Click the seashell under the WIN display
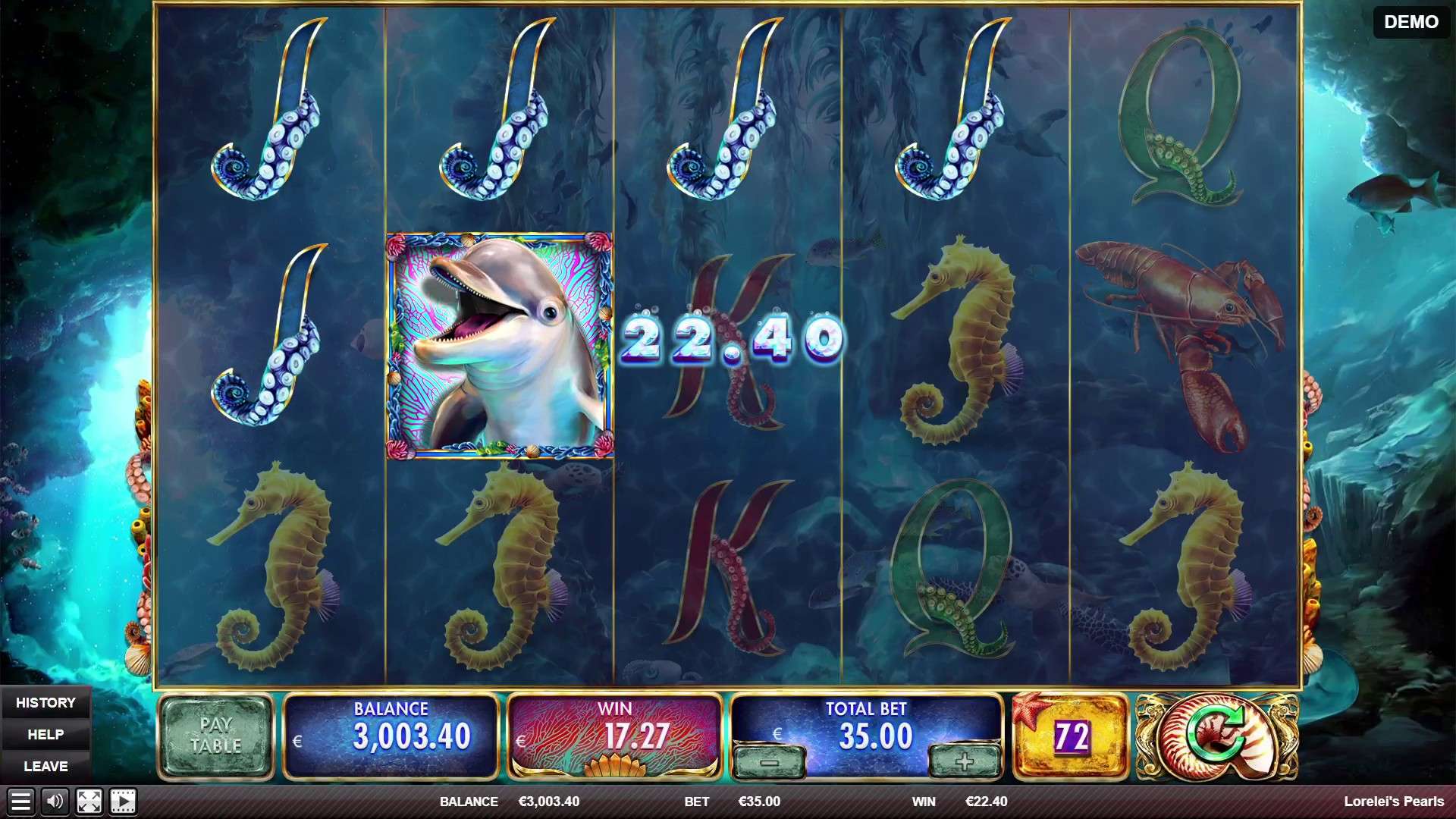Viewport: 1456px width, 819px height. click(x=616, y=767)
